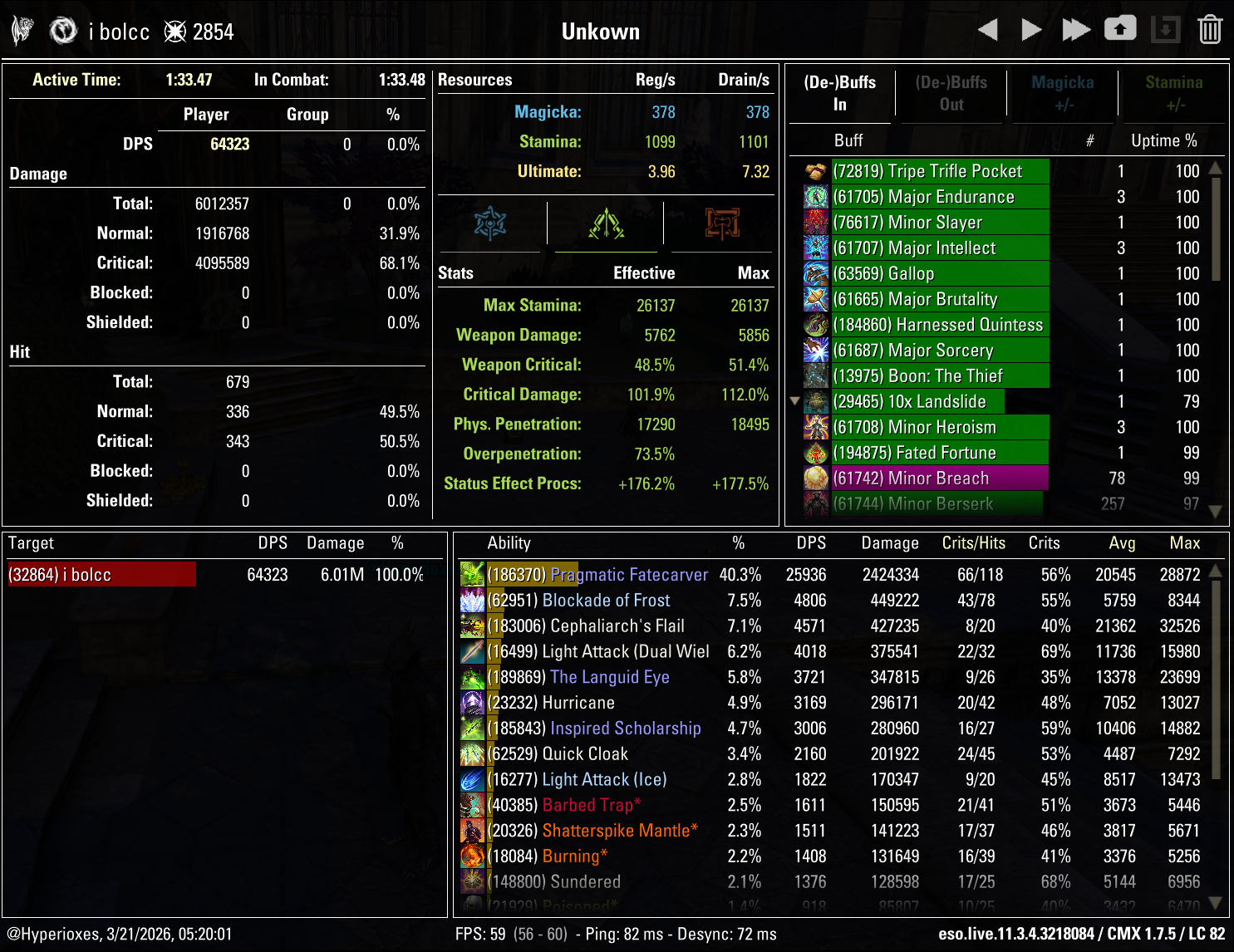This screenshot has width=1234, height=952.
Task: Go to previous fight with left arrow
Action: click(x=989, y=29)
